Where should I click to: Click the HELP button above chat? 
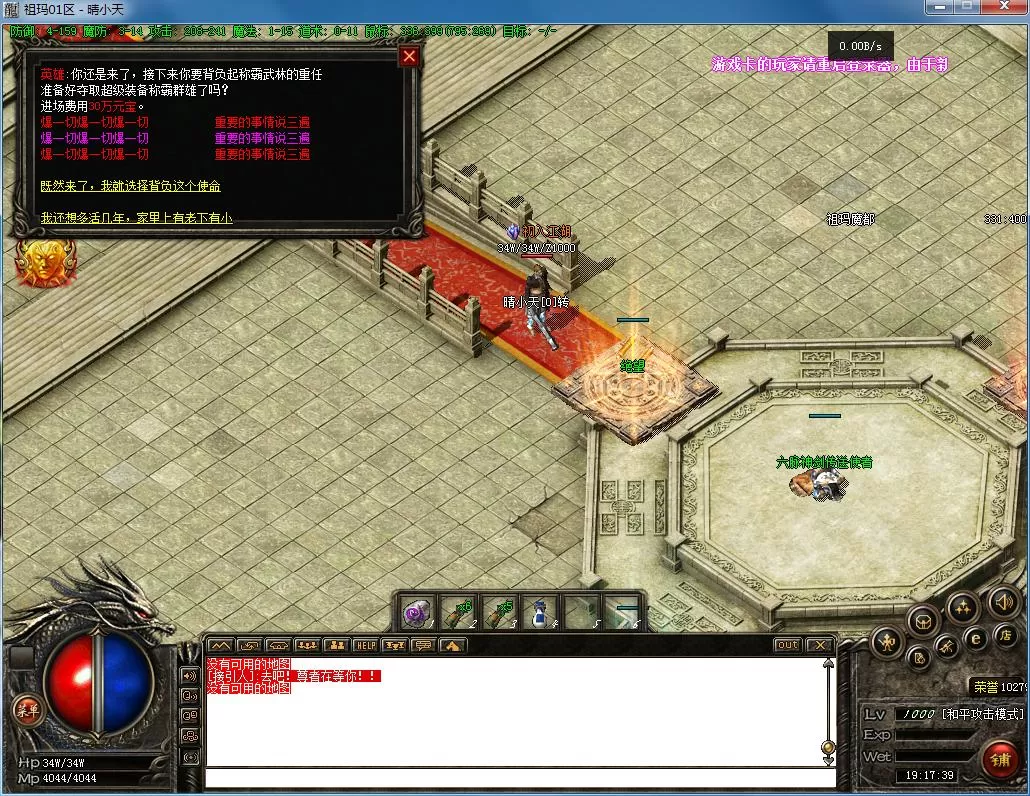coord(365,645)
